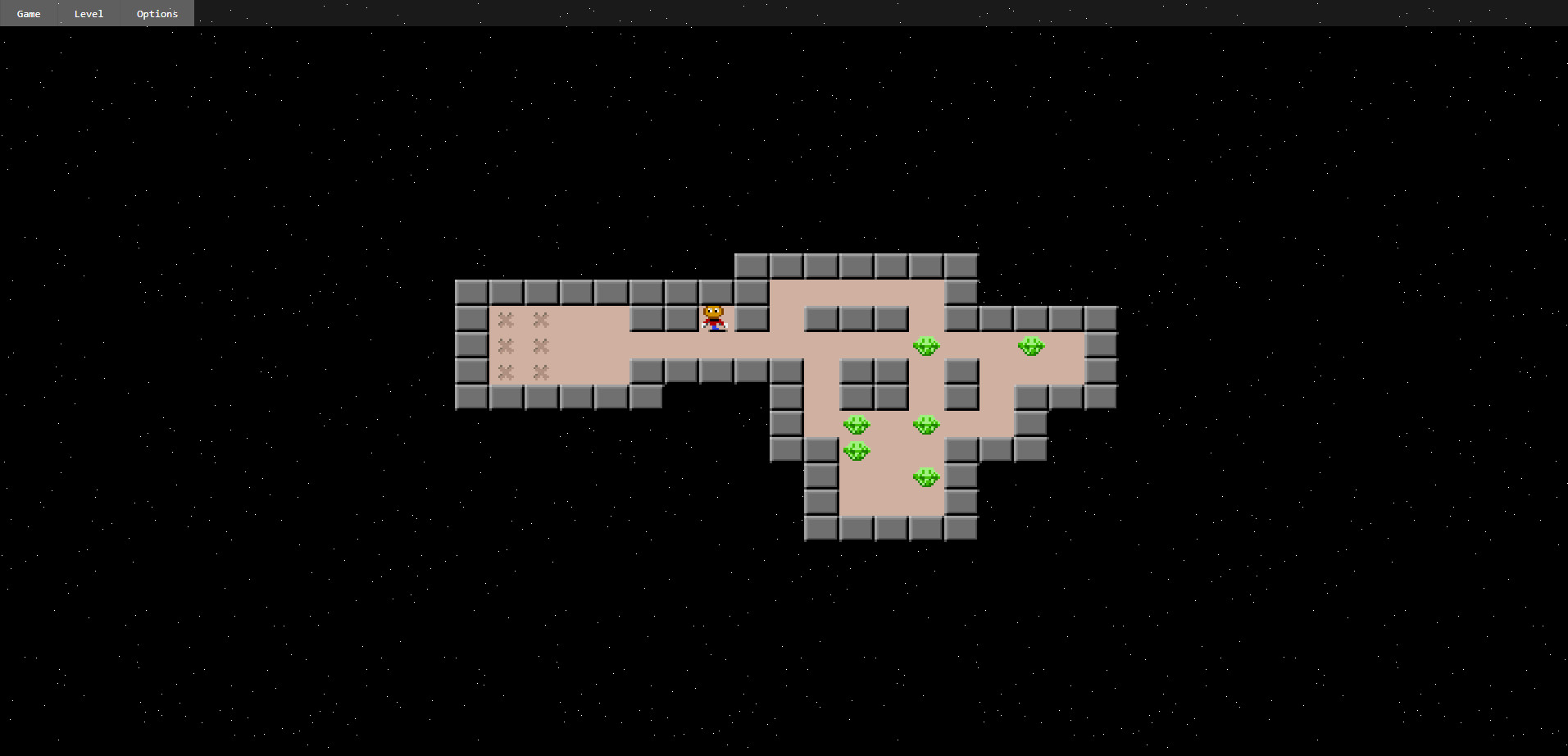Click the green gem in the middle of the lower room
This screenshot has width=1568, height=756.
[x=927, y=424]
